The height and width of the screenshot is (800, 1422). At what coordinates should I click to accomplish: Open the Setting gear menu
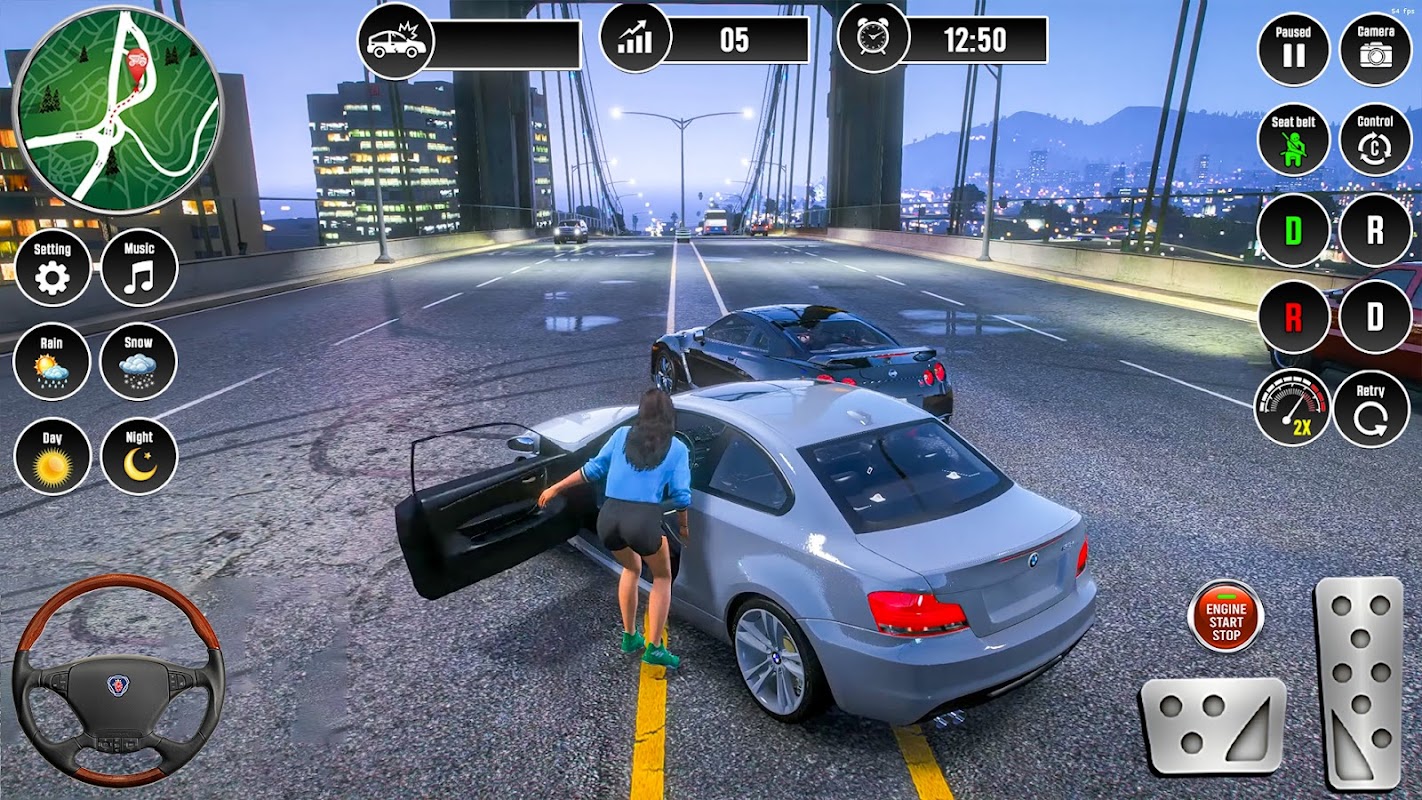pyautogui.click(x=52, y=268)
